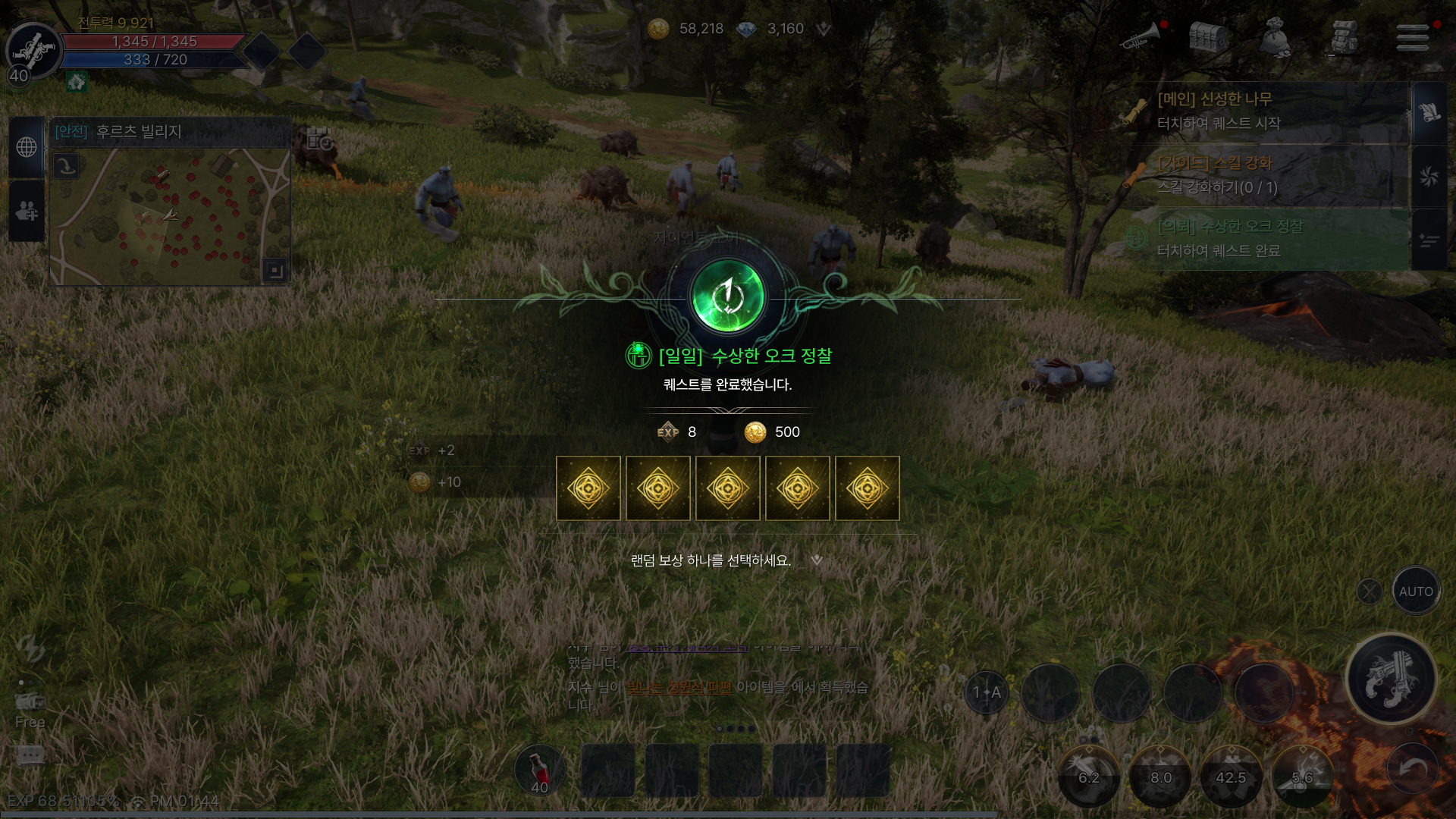This screenshot has width=1456, height=819.
Task: Open the world map globe icon
Action: pos(27,147)
